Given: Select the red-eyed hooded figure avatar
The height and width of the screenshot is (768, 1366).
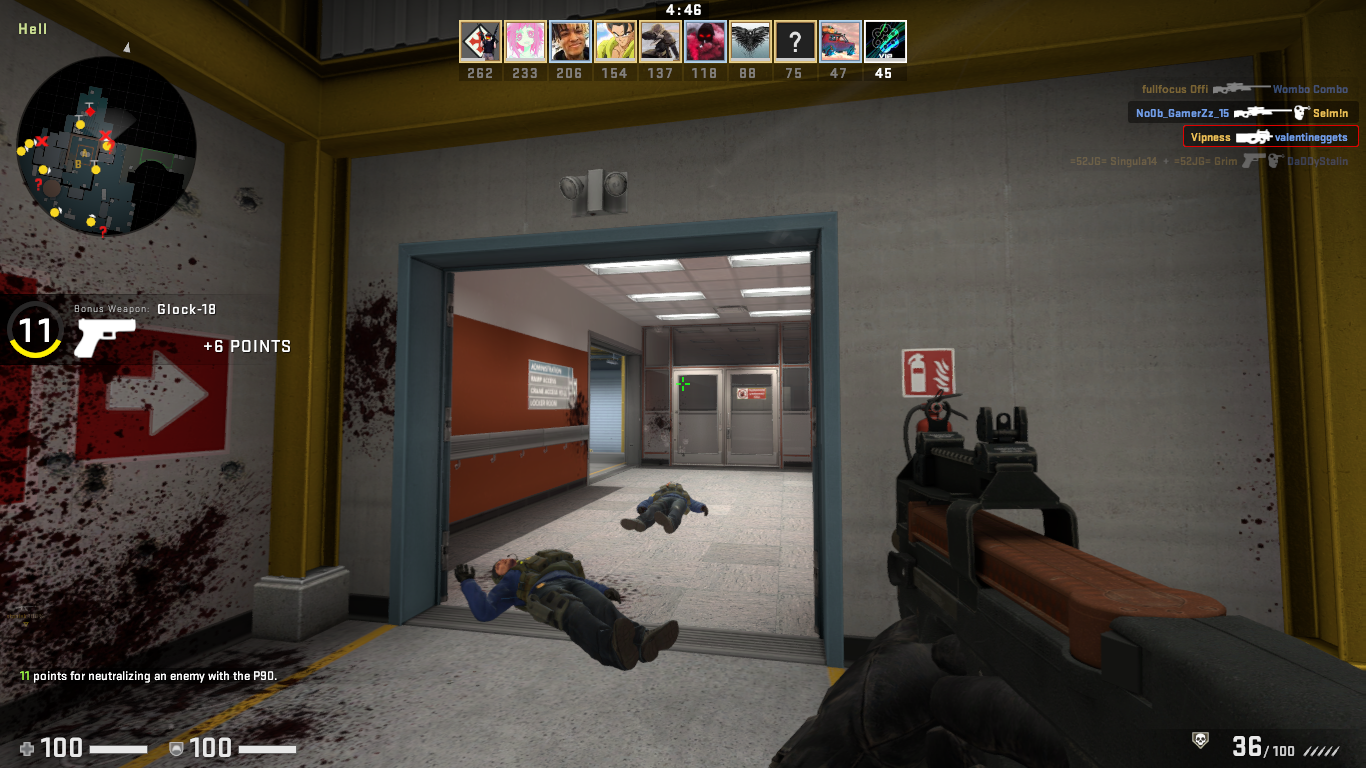Looking at the screenshot, I should [x=705, y=42].
